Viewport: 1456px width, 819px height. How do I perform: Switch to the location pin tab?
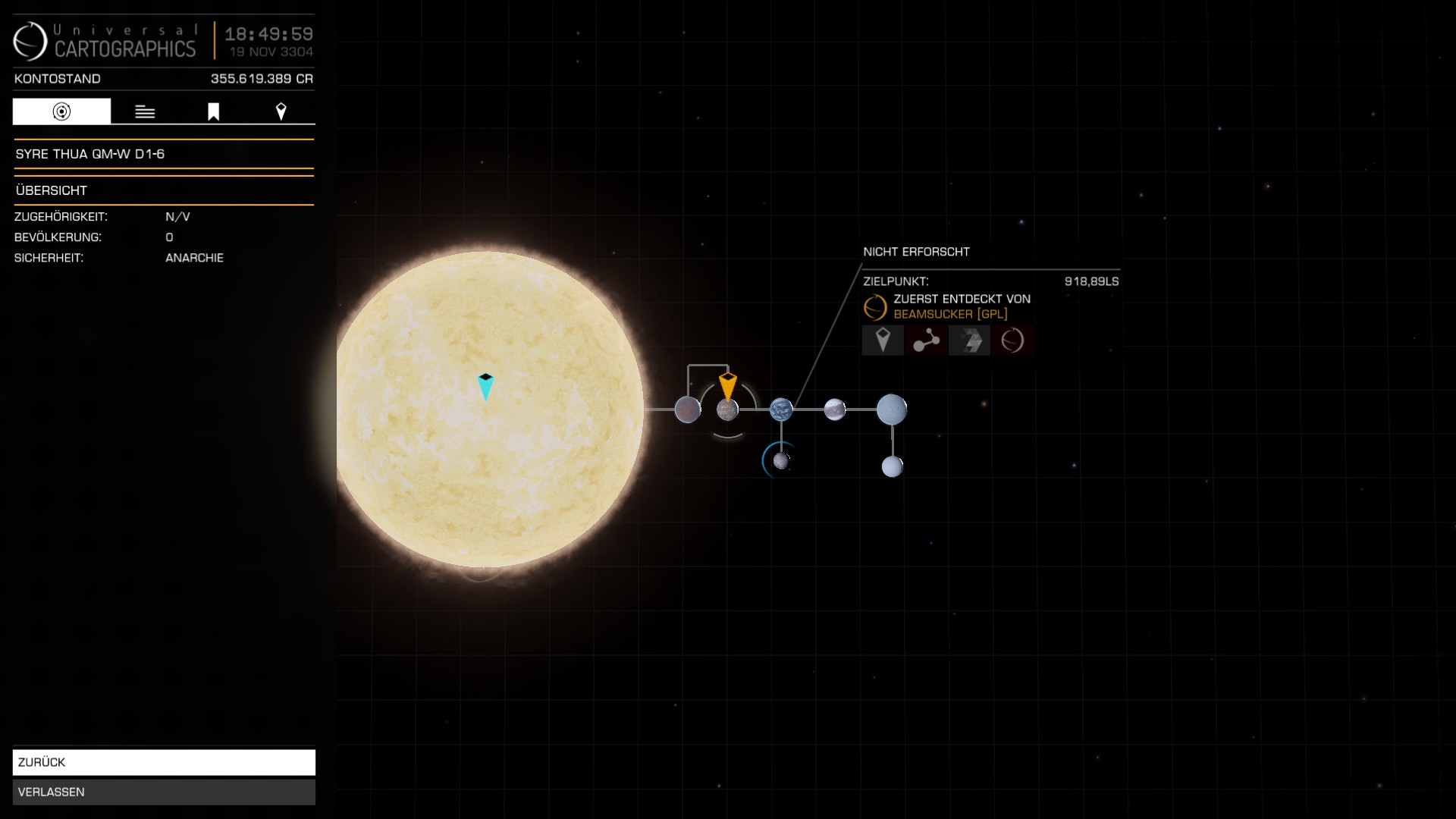pos(281,111)
